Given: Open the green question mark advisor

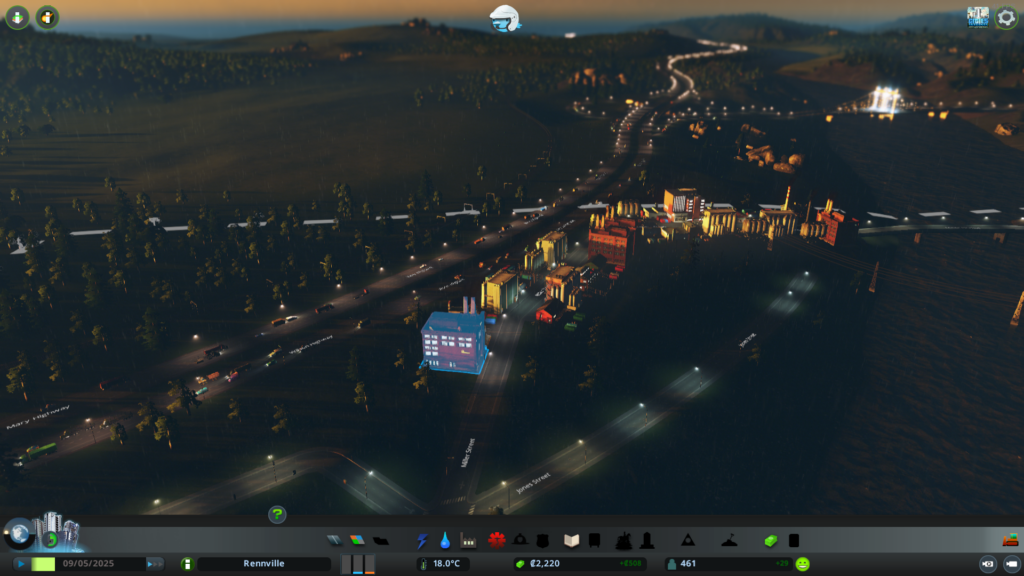Looking at the screenshot, I should click(x=277, y=514).
